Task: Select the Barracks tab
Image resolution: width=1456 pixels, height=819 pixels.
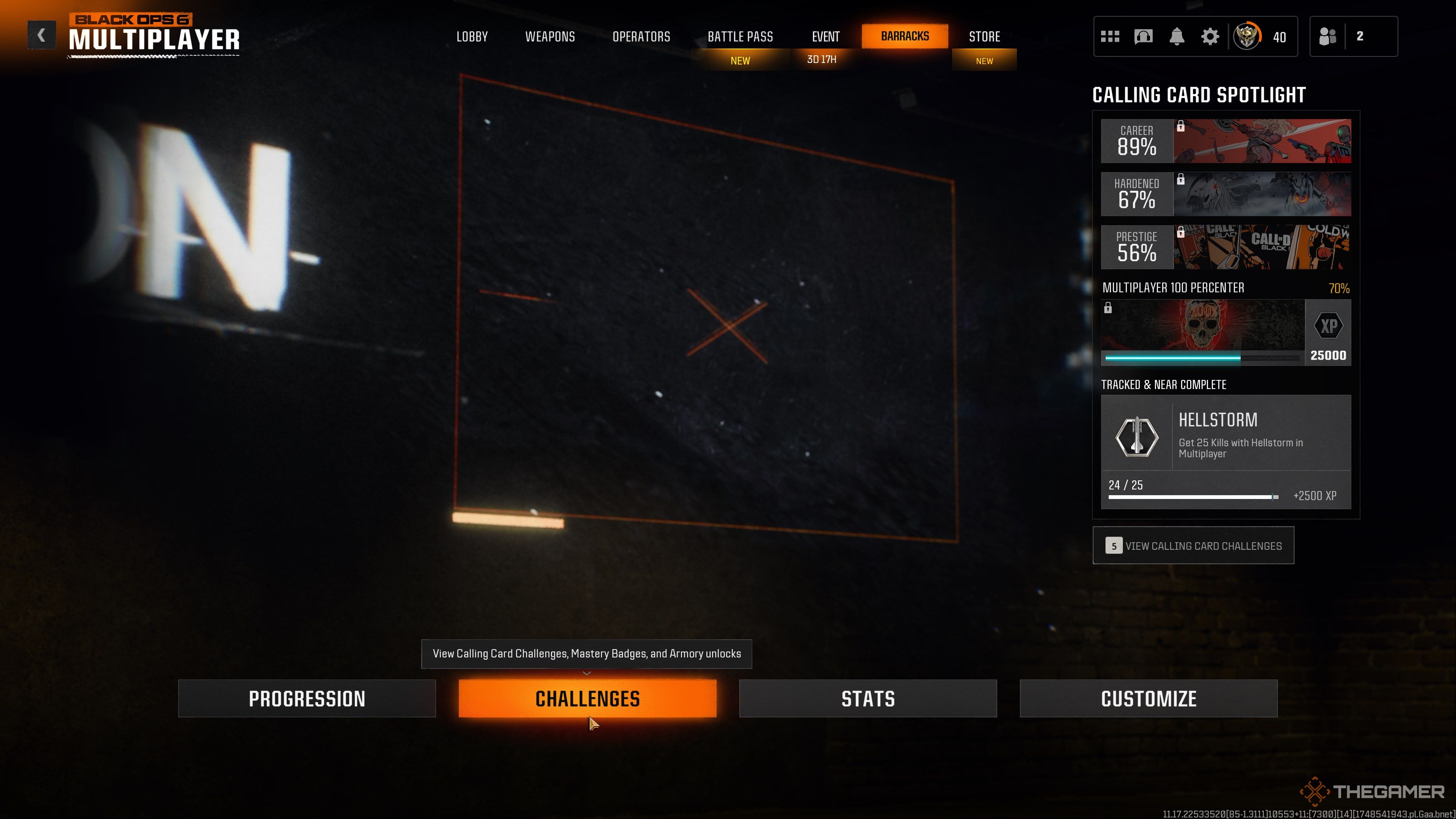Action: tap(904, 36)
